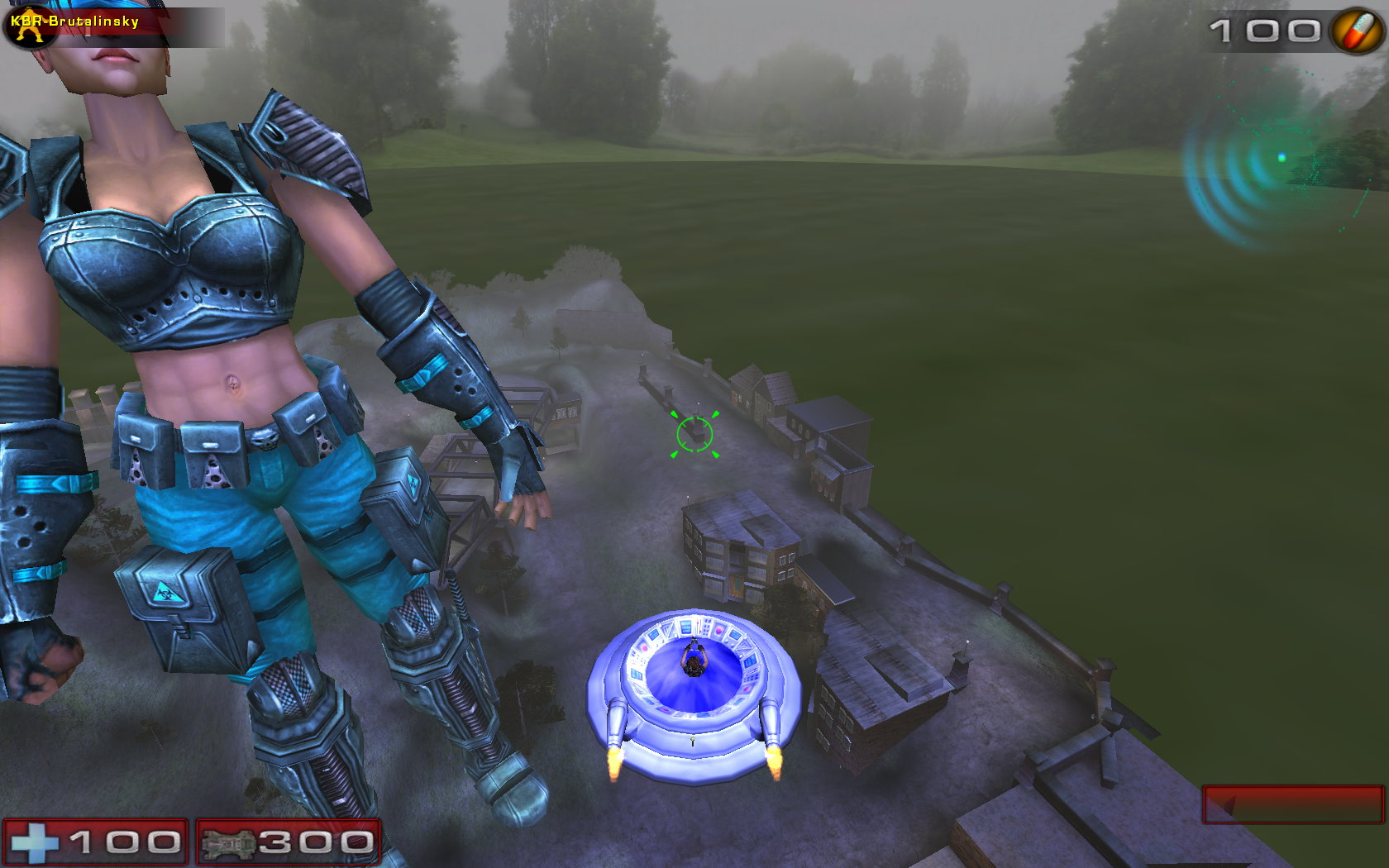1389x868 pixels.
Task: Click the adrenaline pill icon
Action: (1356, 31)
